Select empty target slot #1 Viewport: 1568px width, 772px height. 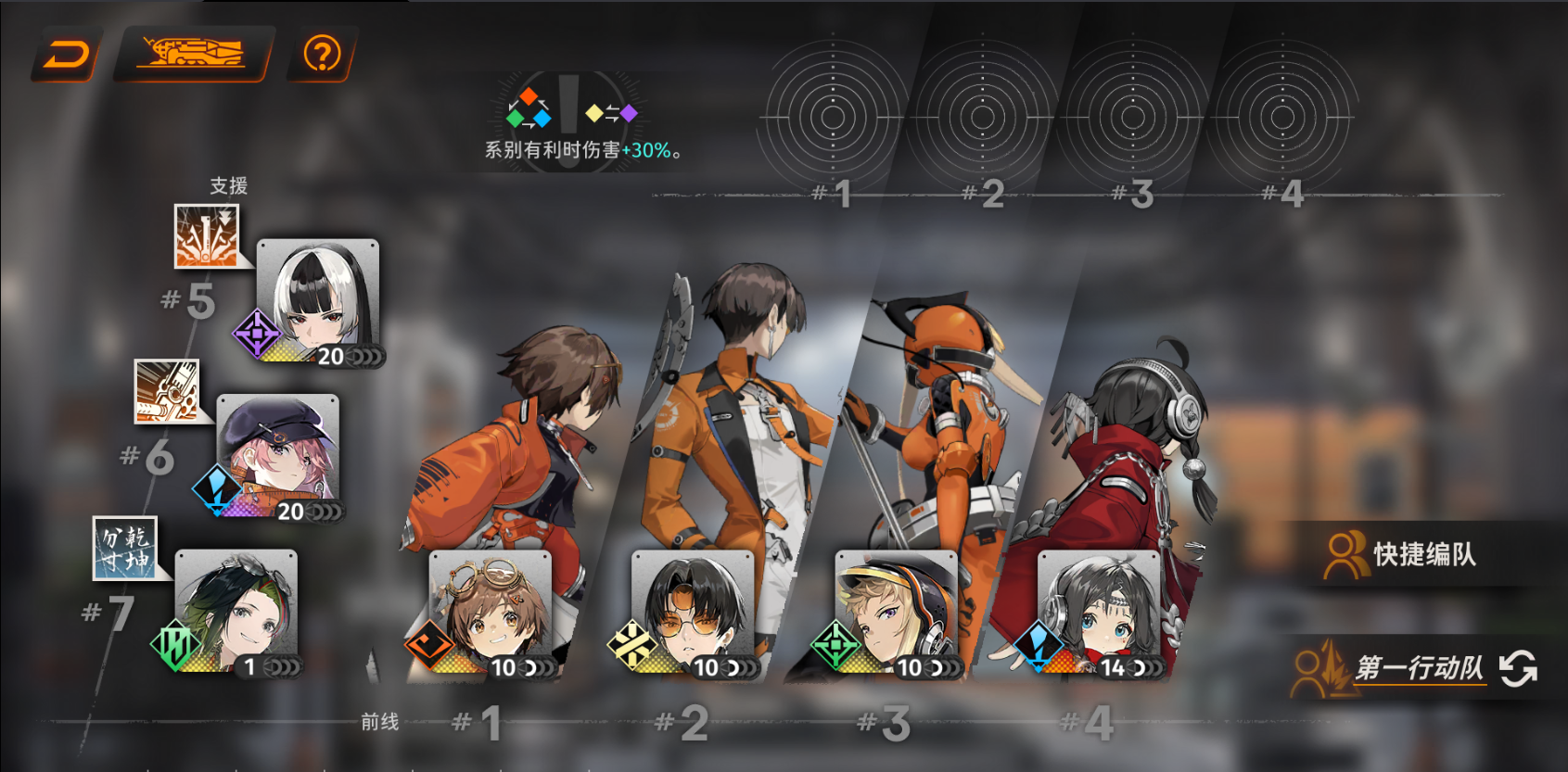[x=832, y=118]
